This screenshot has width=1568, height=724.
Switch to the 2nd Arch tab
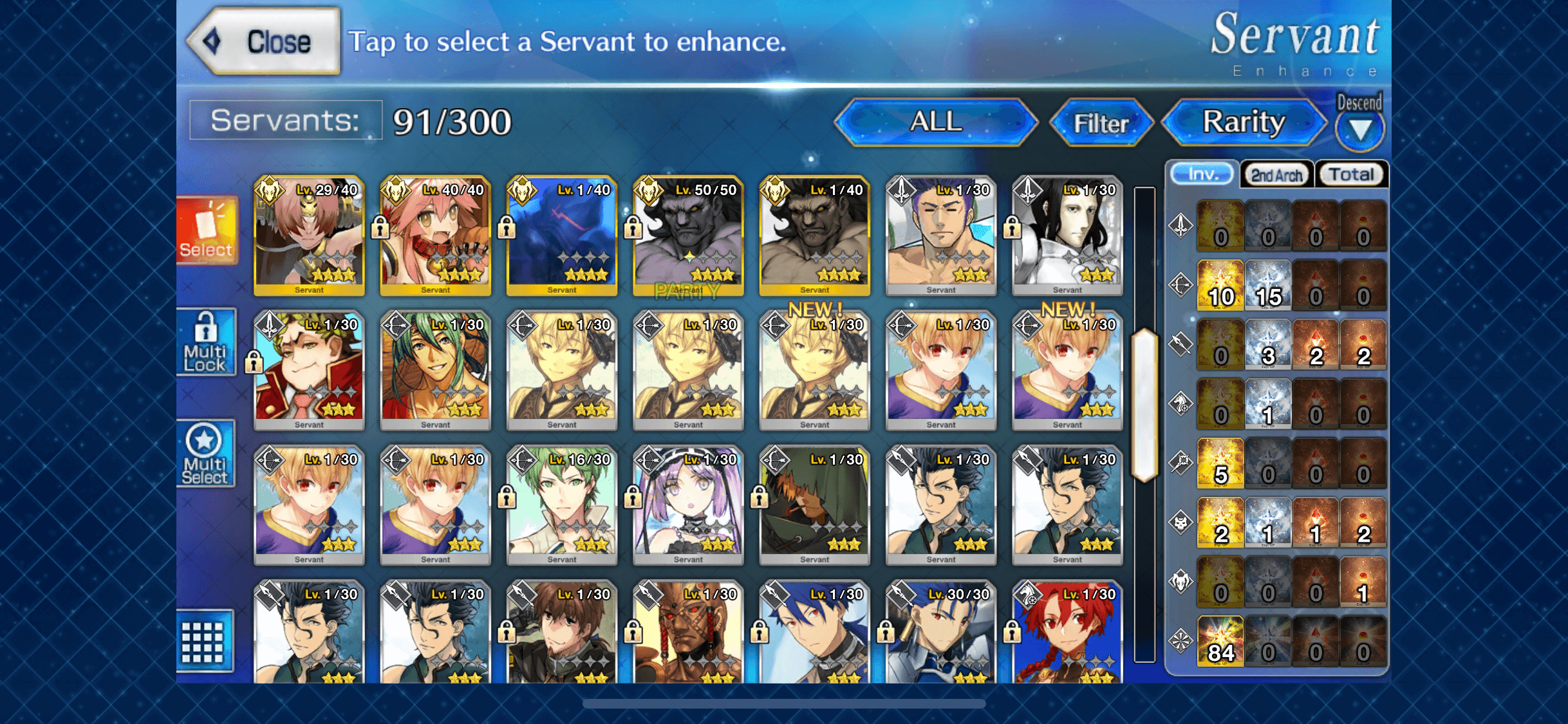[1276, 175]
